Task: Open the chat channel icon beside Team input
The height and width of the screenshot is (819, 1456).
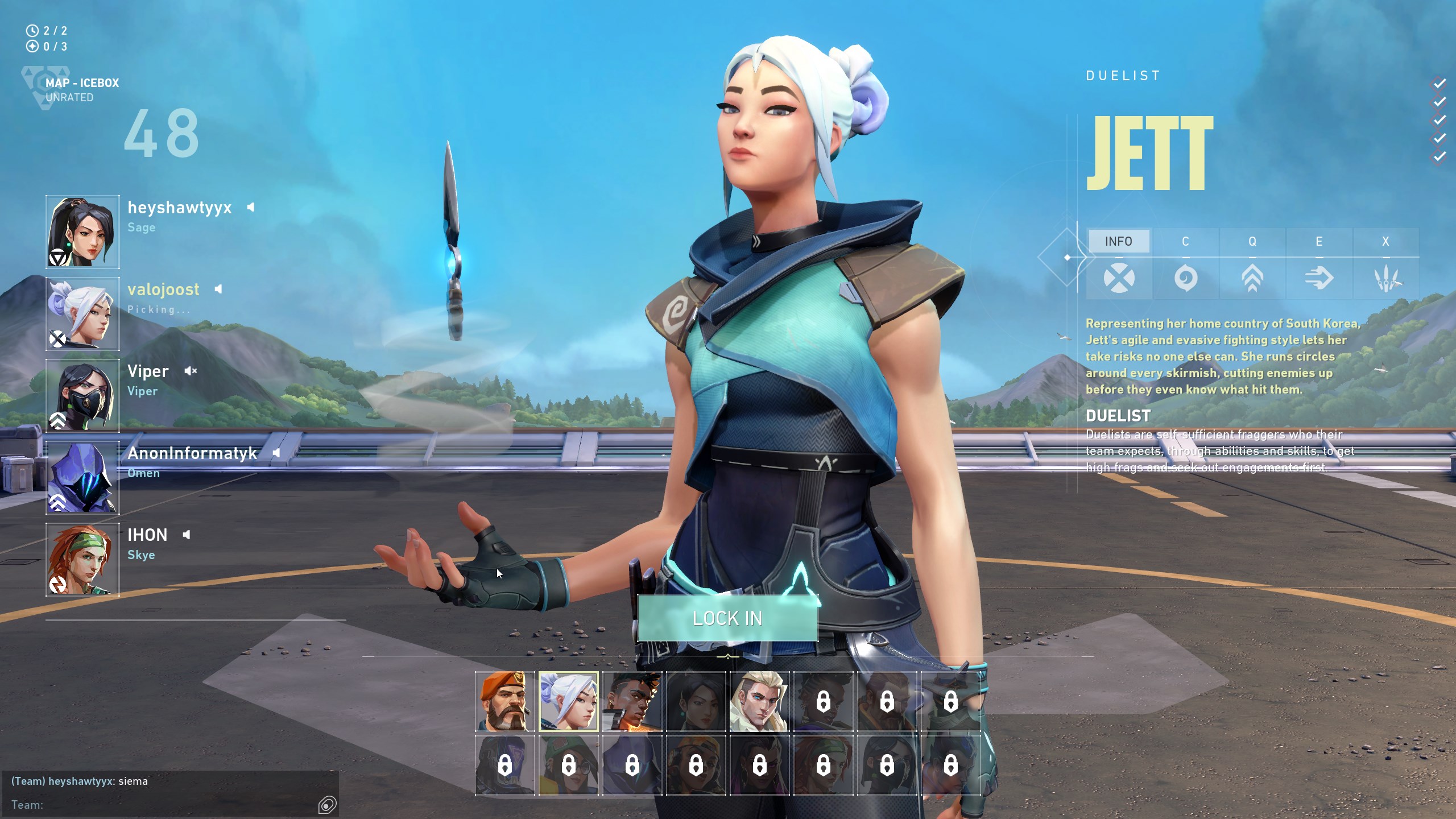Action: coord(328,805)
